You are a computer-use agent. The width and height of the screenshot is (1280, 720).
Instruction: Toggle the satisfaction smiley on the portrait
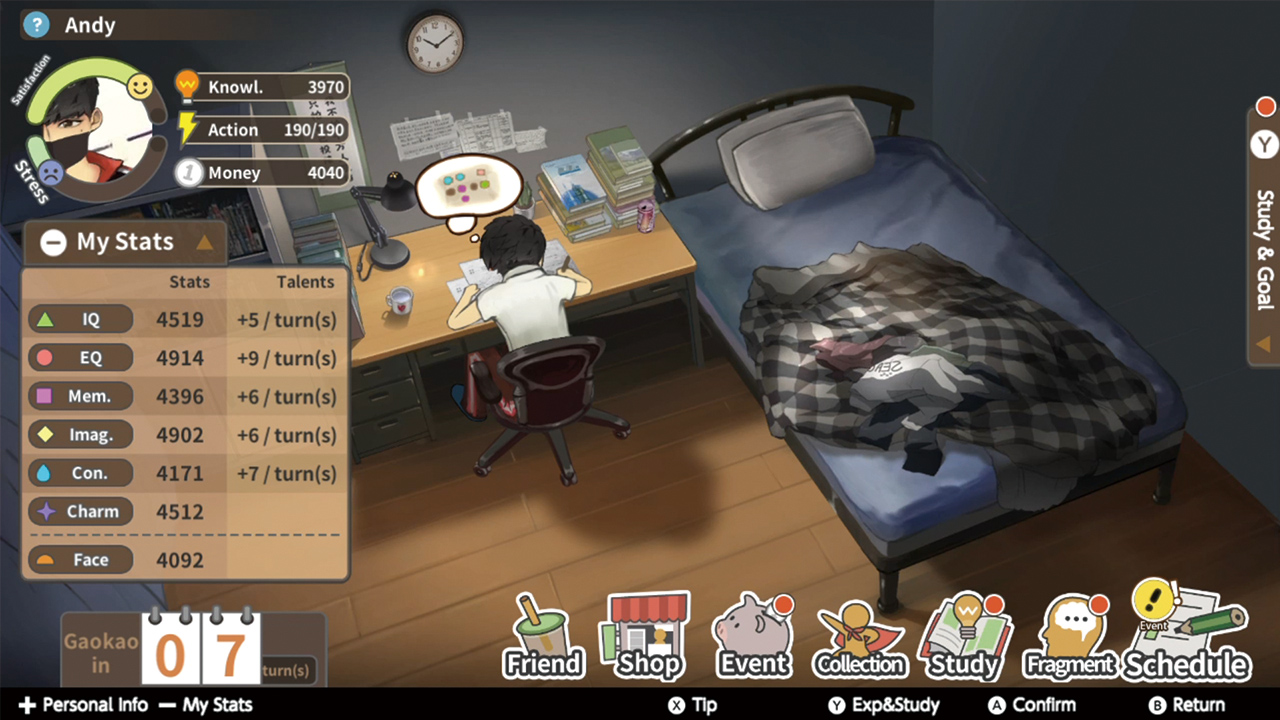(140, 88)
